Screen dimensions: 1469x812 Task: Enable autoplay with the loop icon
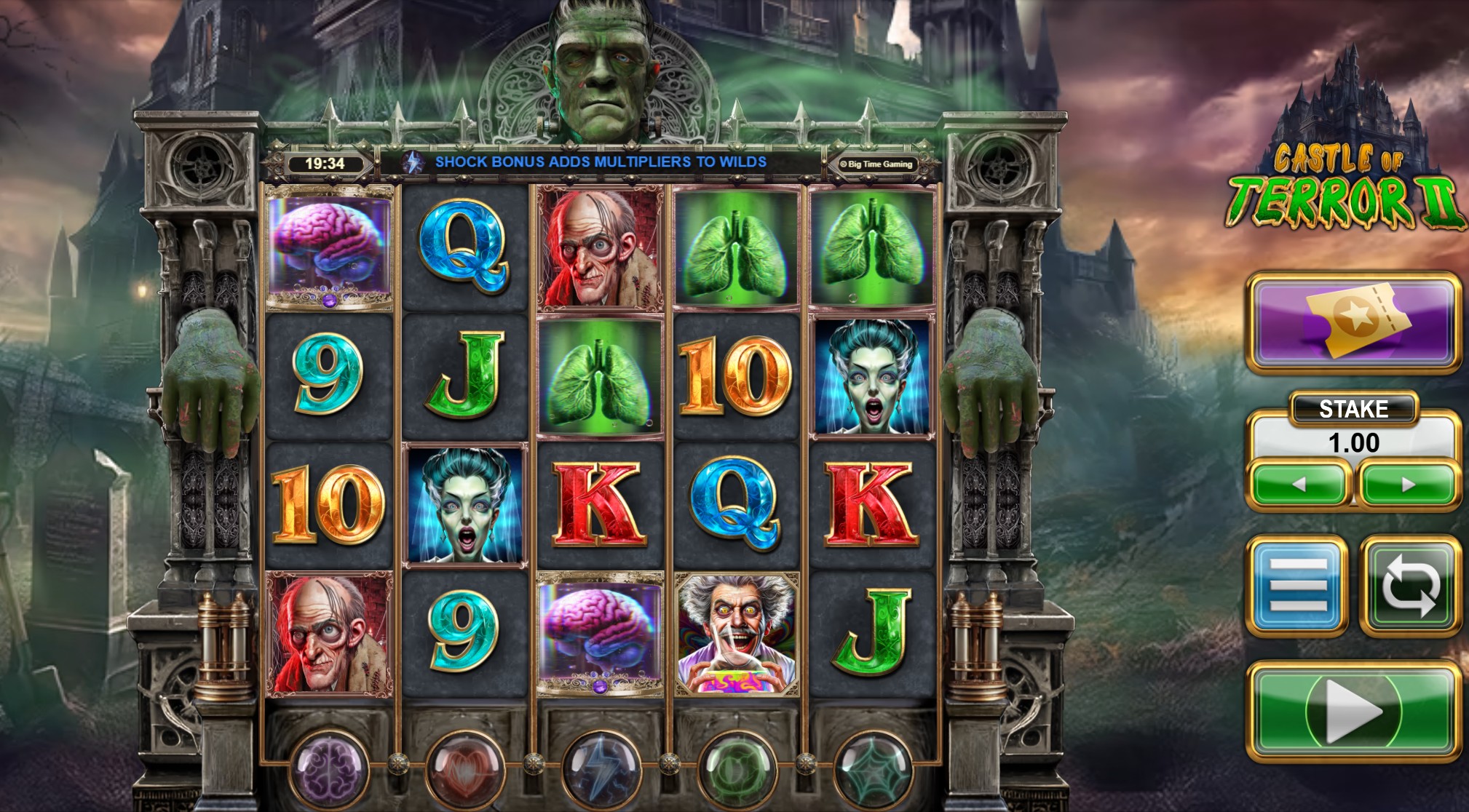[x=1410, y=584]
